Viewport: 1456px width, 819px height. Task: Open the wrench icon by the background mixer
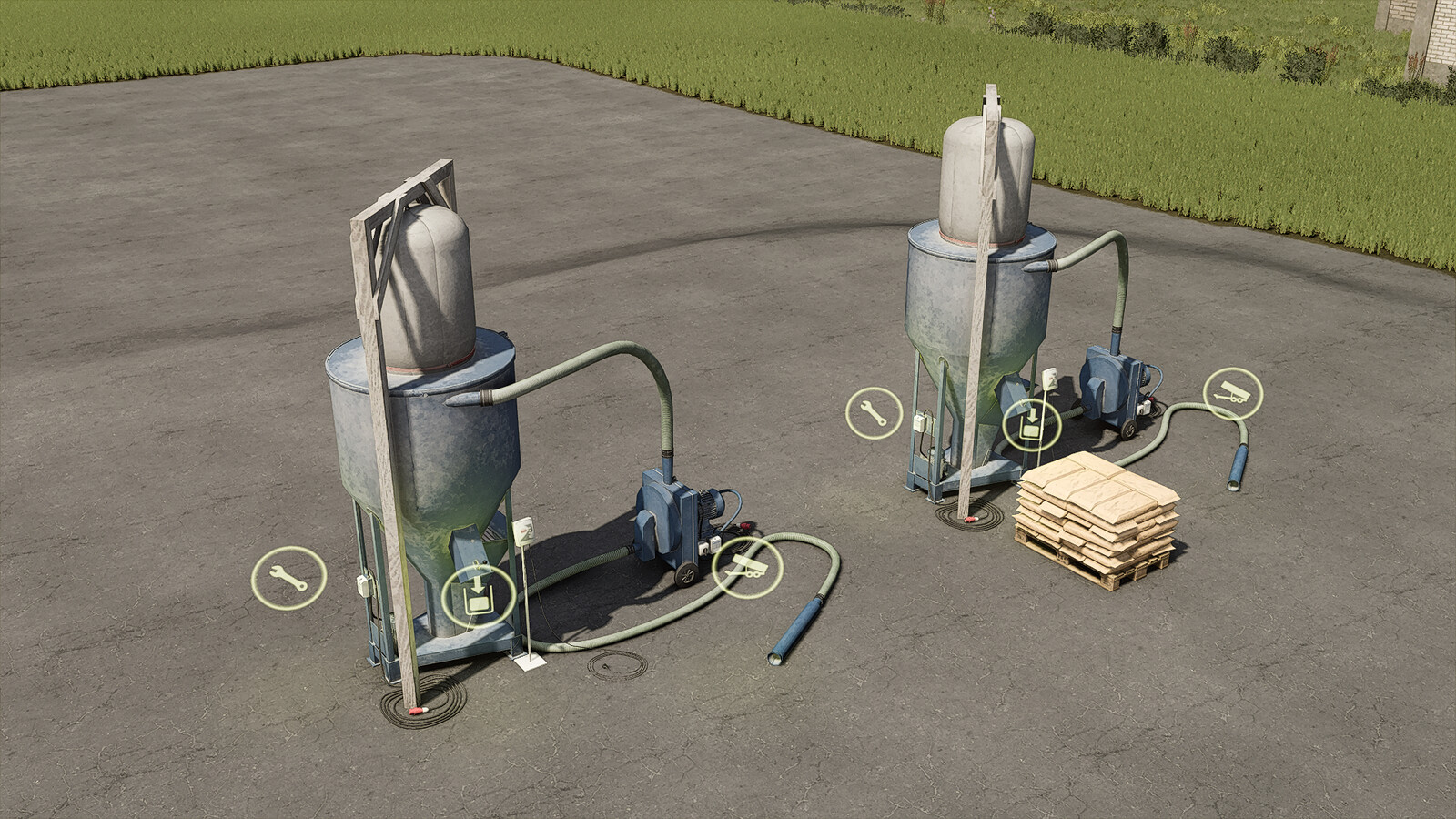pyautogui.click(x=874, y=413)
